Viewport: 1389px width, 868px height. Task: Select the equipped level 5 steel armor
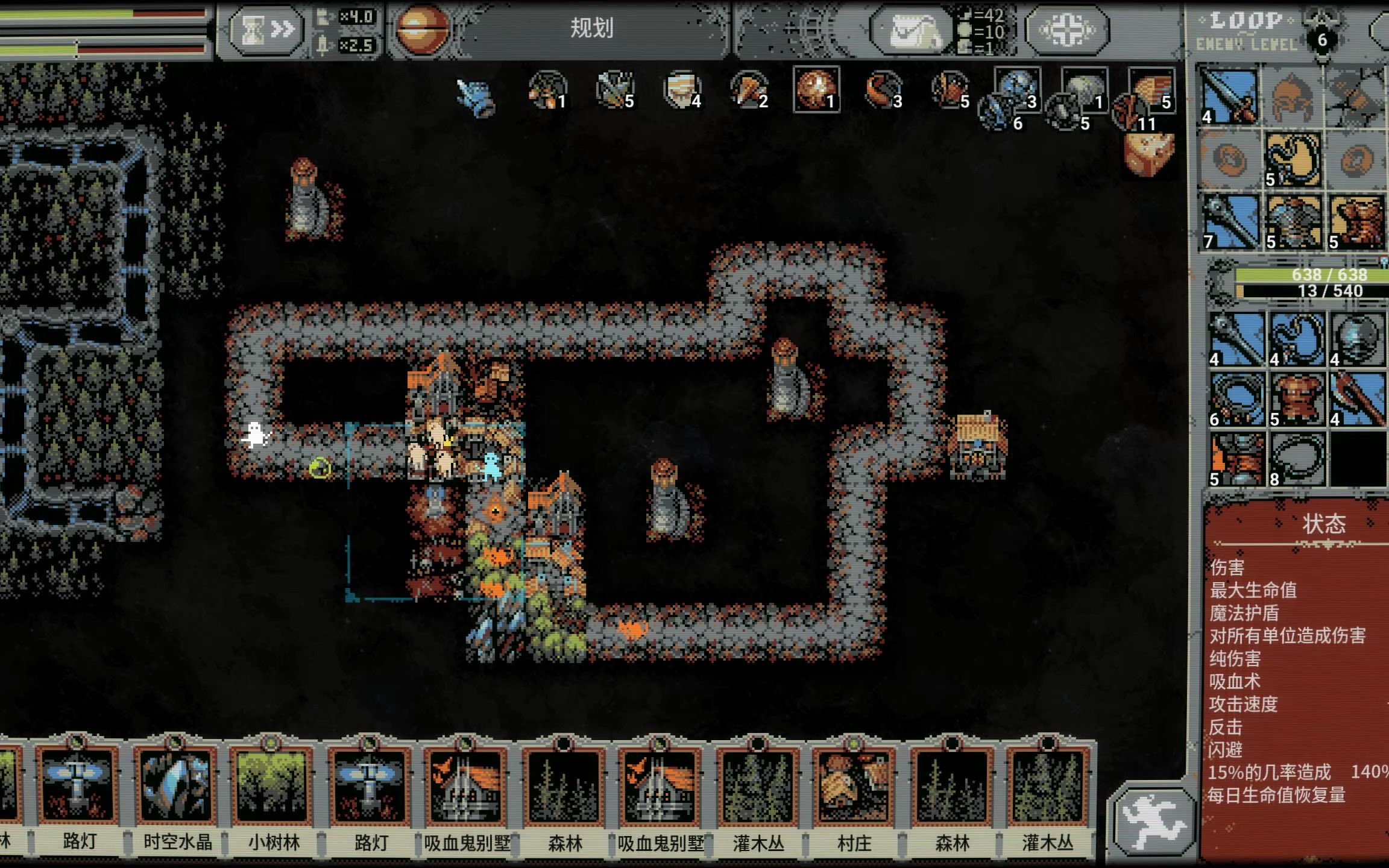tap(1294, 222)
